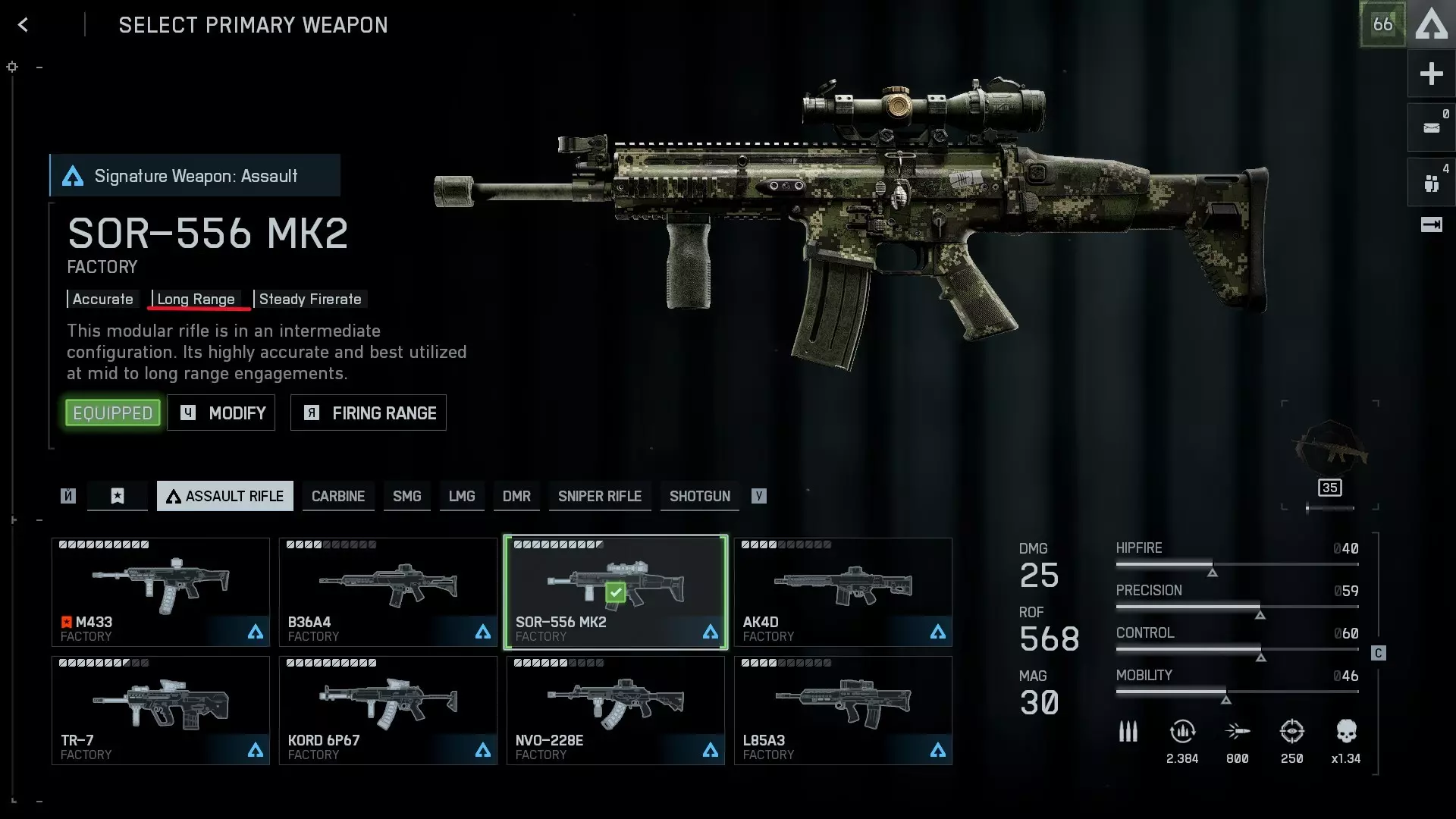Select the Assault Rifle tab
Screen dimensions: 1456x819
pos(225,497)
